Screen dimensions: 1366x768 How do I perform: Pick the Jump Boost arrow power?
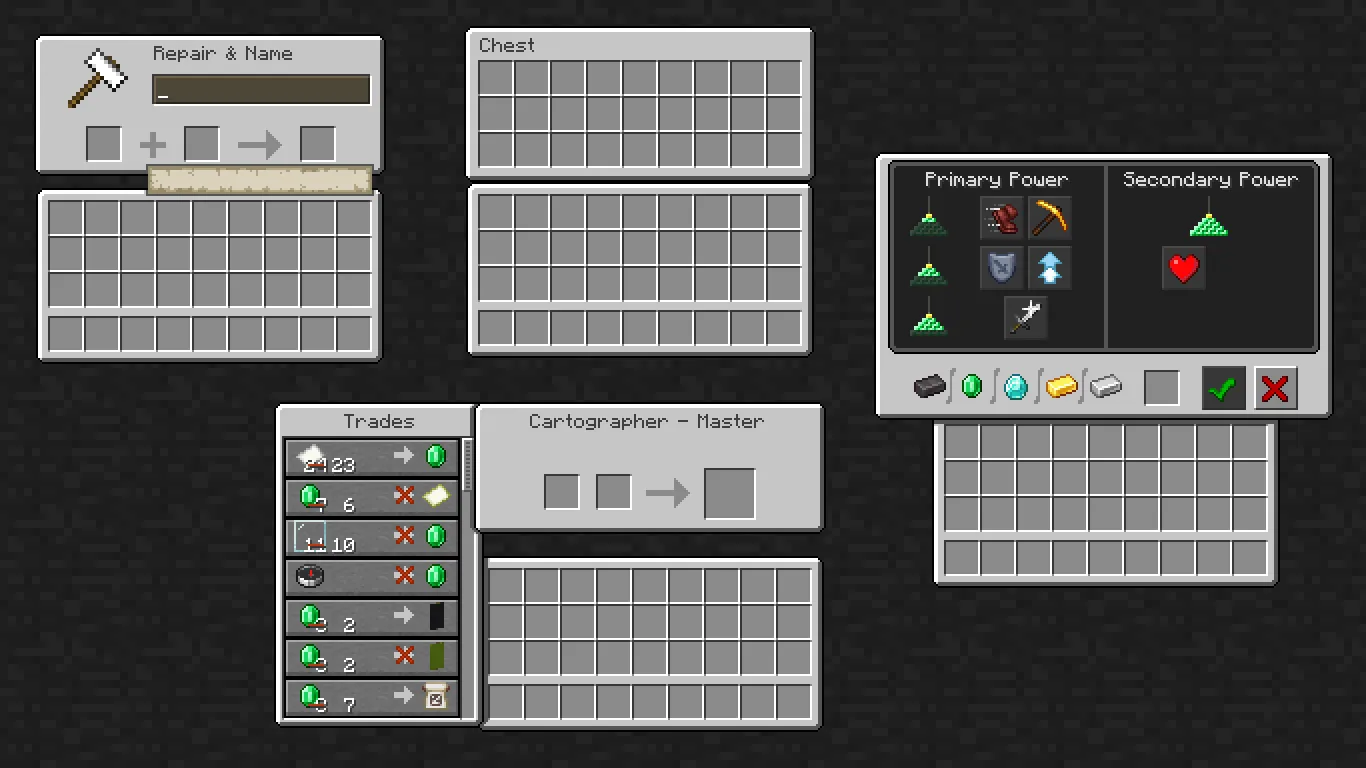pos(1049,267)
